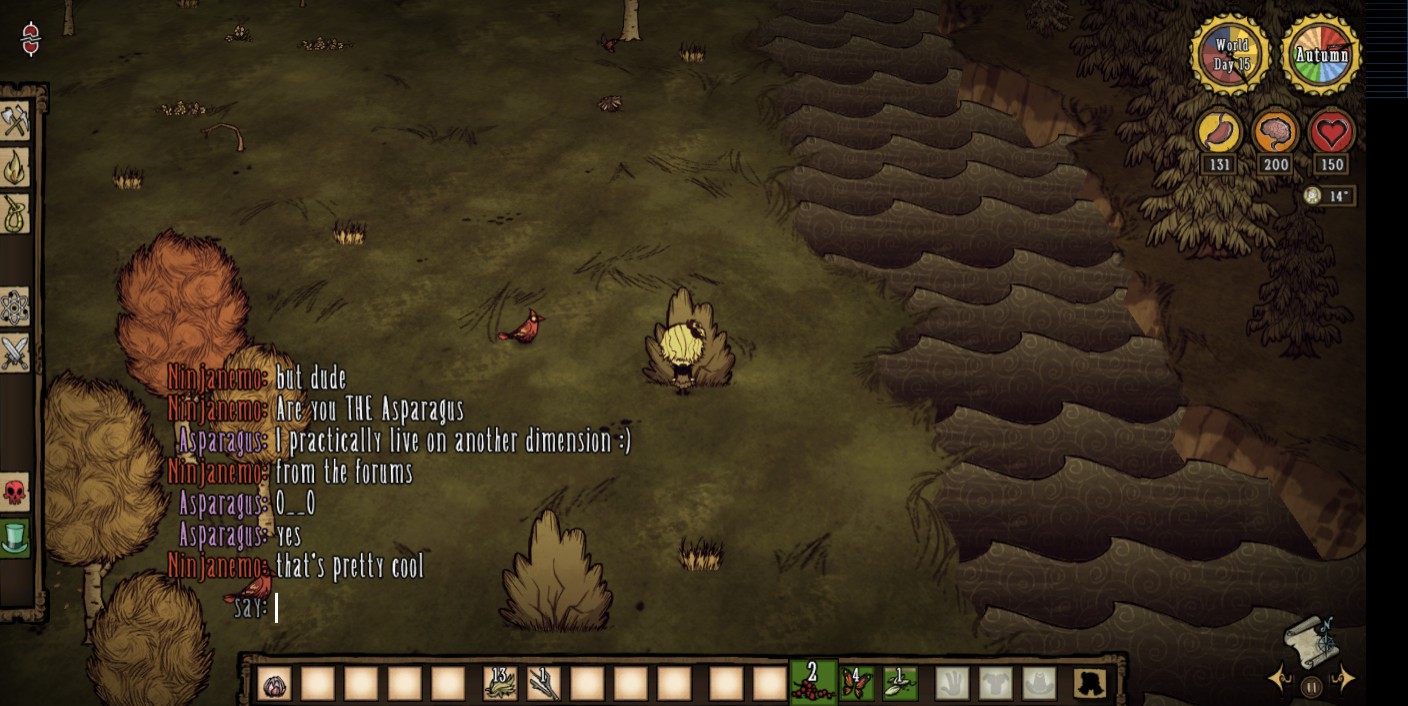Open the red skull crafting tab
Image resolution: width=1408 pixels, height=706 pixels.
(x=14, y=492)
